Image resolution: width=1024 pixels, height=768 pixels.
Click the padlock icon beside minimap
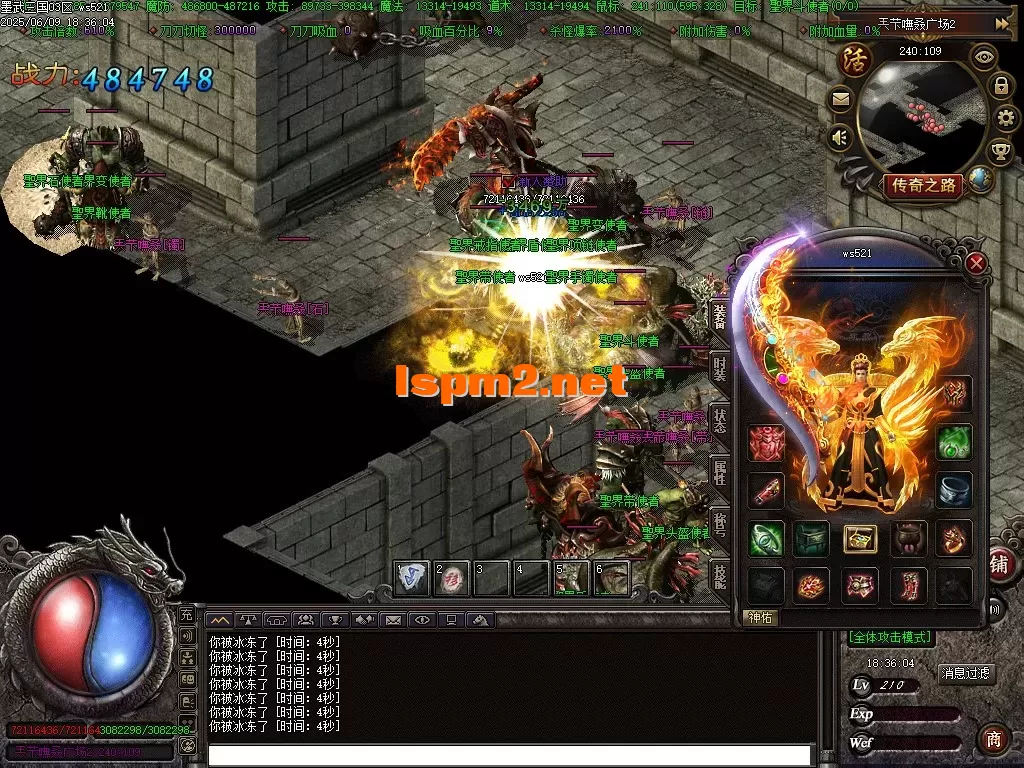tap(1000, 86)
